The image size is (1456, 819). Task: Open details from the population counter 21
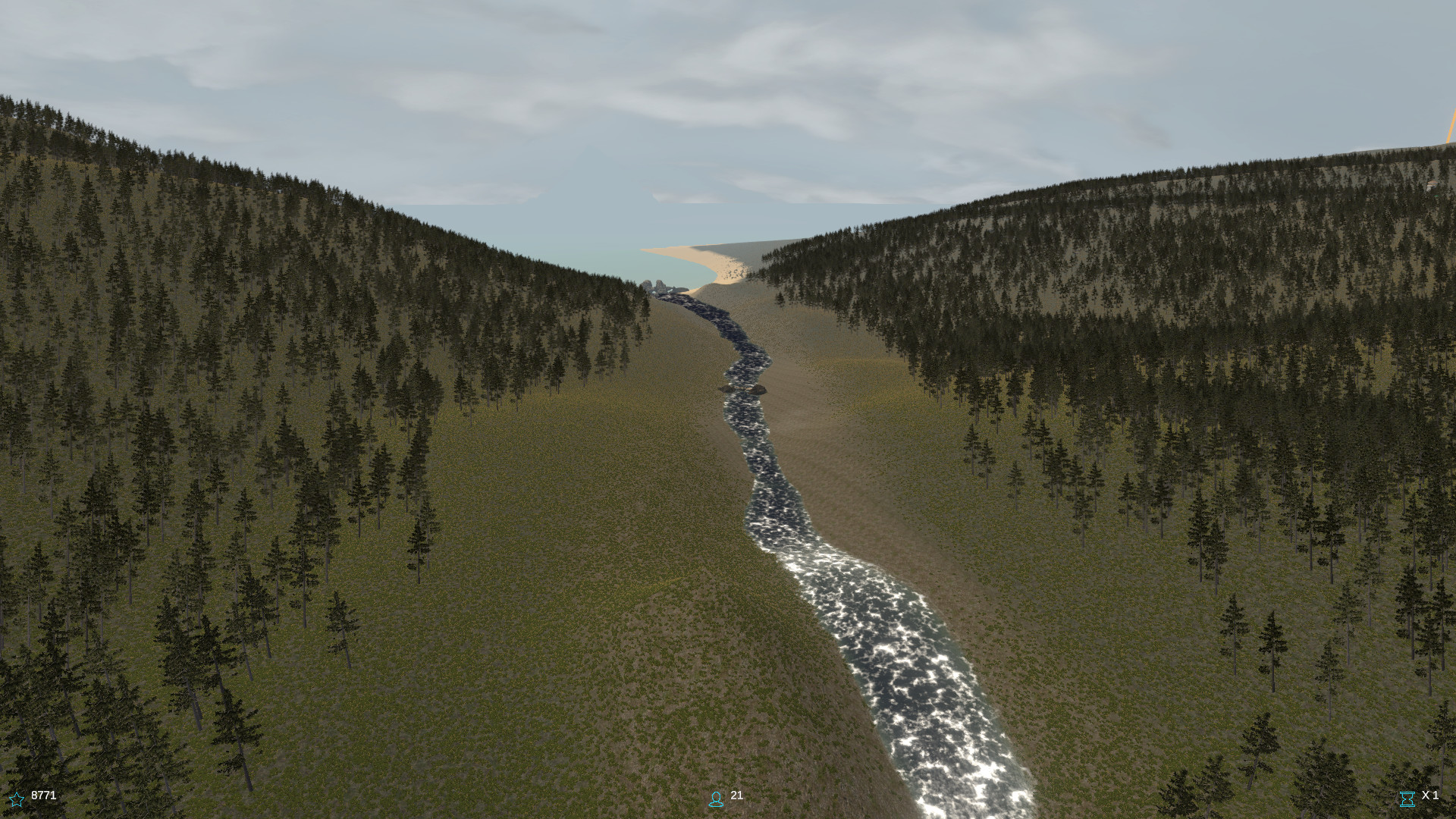(736, 797)
